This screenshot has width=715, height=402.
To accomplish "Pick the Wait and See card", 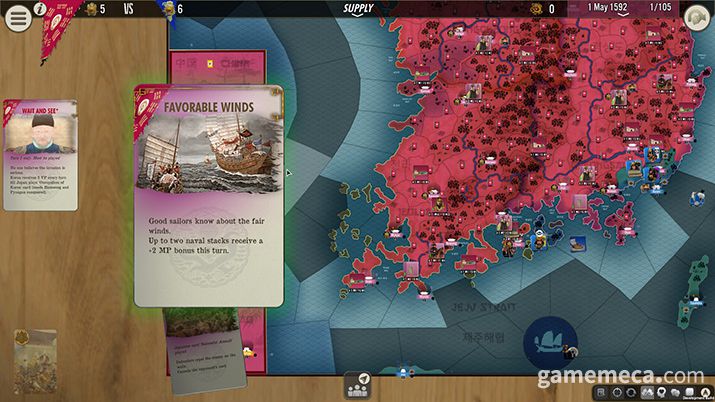I will [x=40, y=154].
